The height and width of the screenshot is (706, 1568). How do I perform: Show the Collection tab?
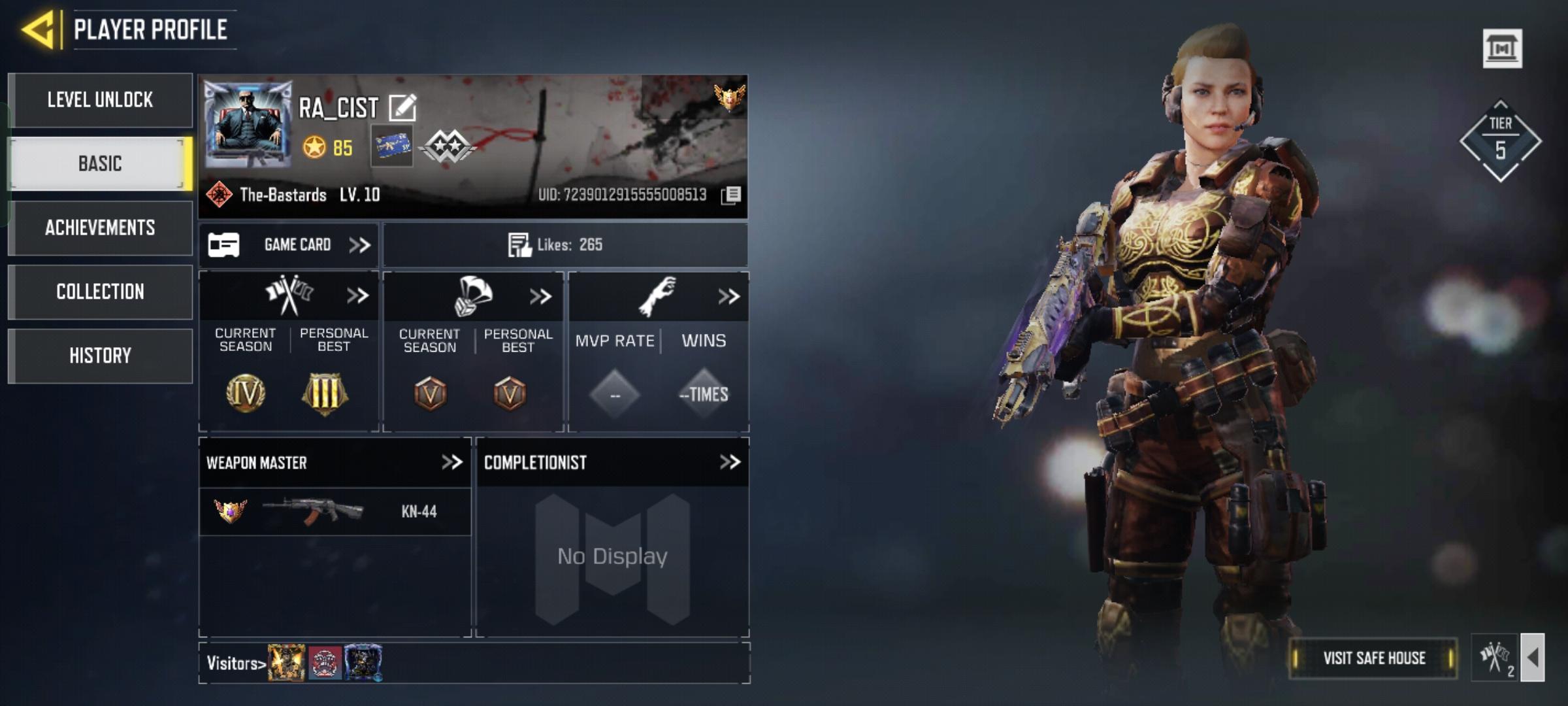click(101, 292)
